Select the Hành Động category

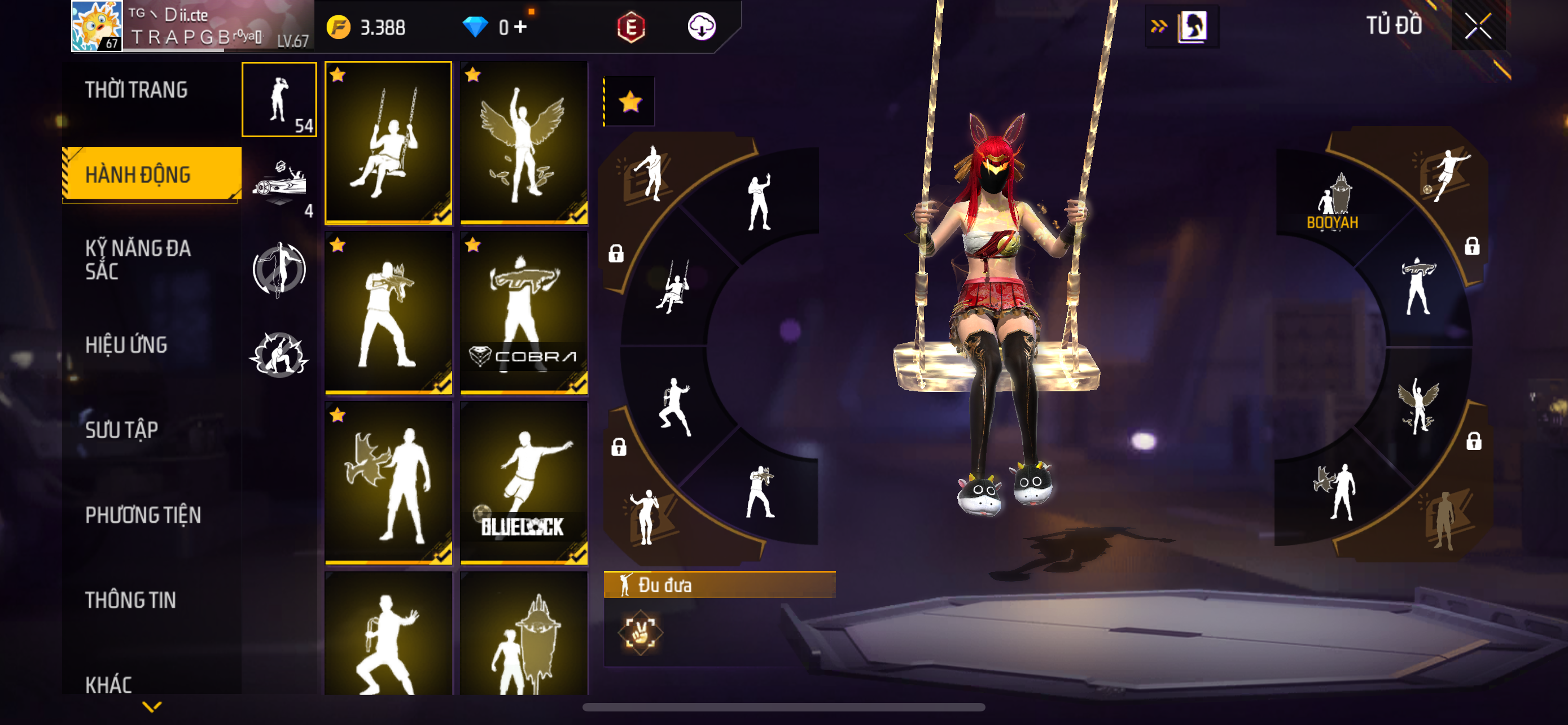[x=138, y=174]
